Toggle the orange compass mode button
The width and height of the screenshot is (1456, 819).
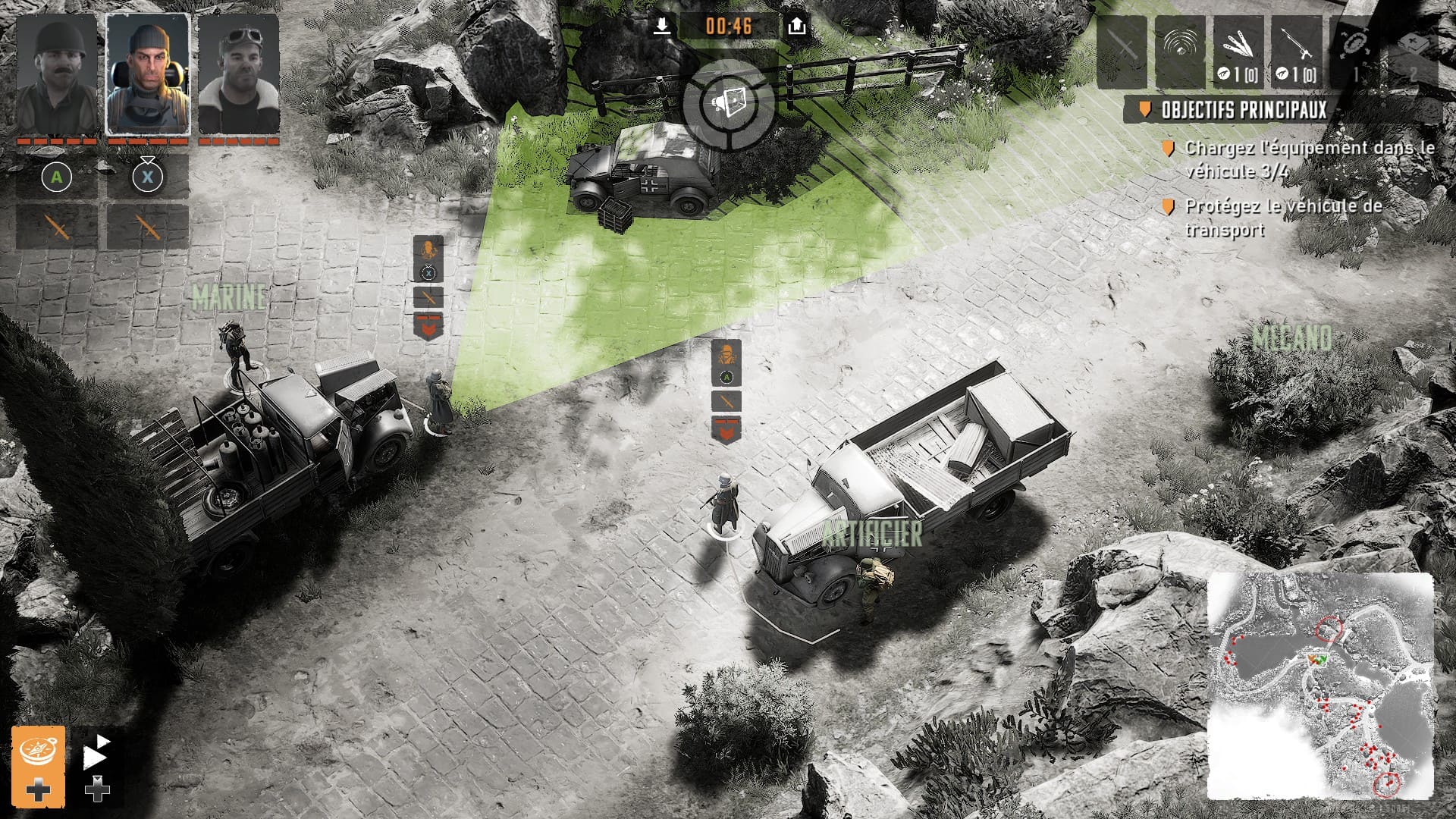tap(38, 750)
